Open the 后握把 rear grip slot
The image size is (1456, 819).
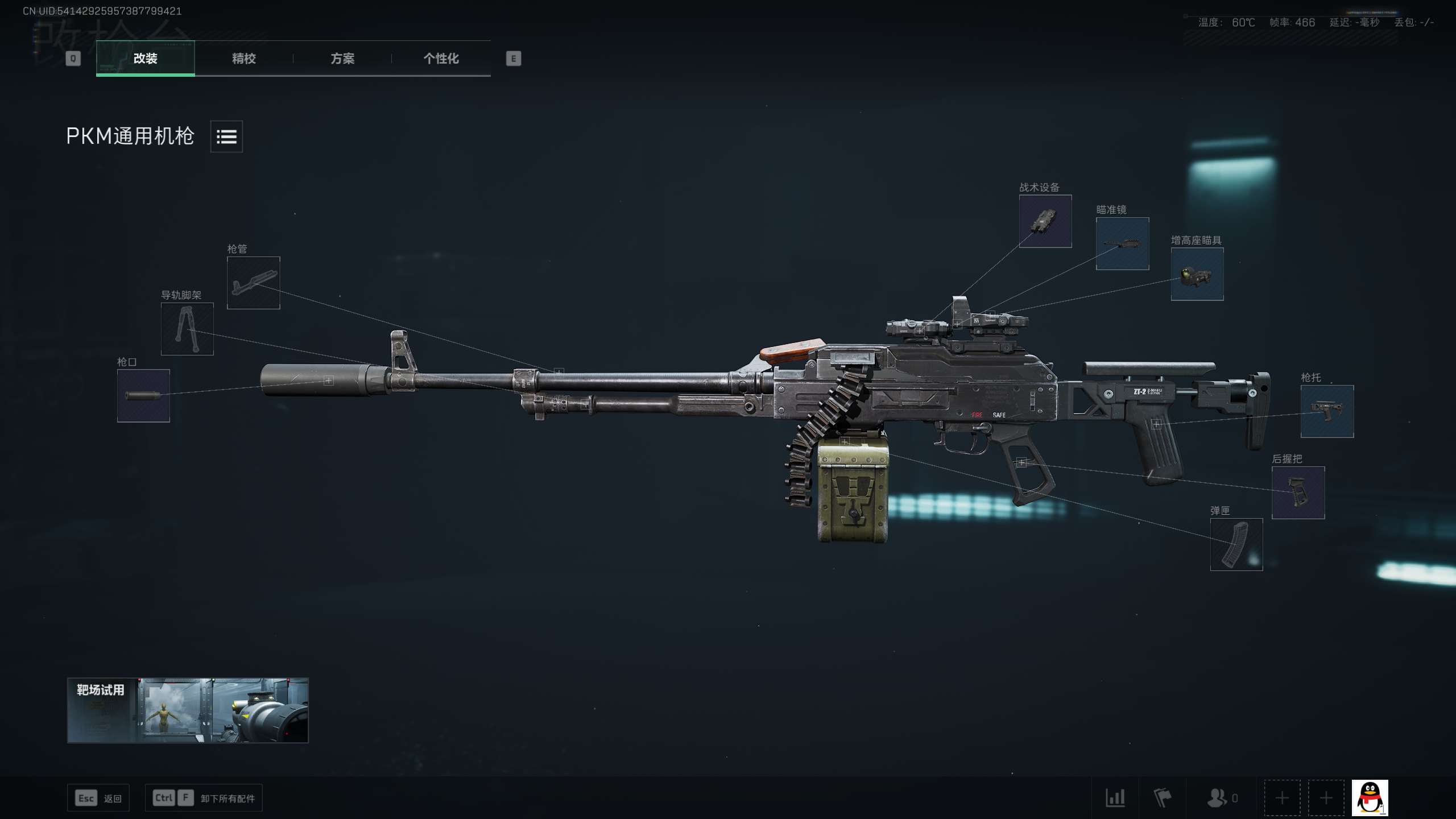pyautogui.click(x=1298, y=493)
